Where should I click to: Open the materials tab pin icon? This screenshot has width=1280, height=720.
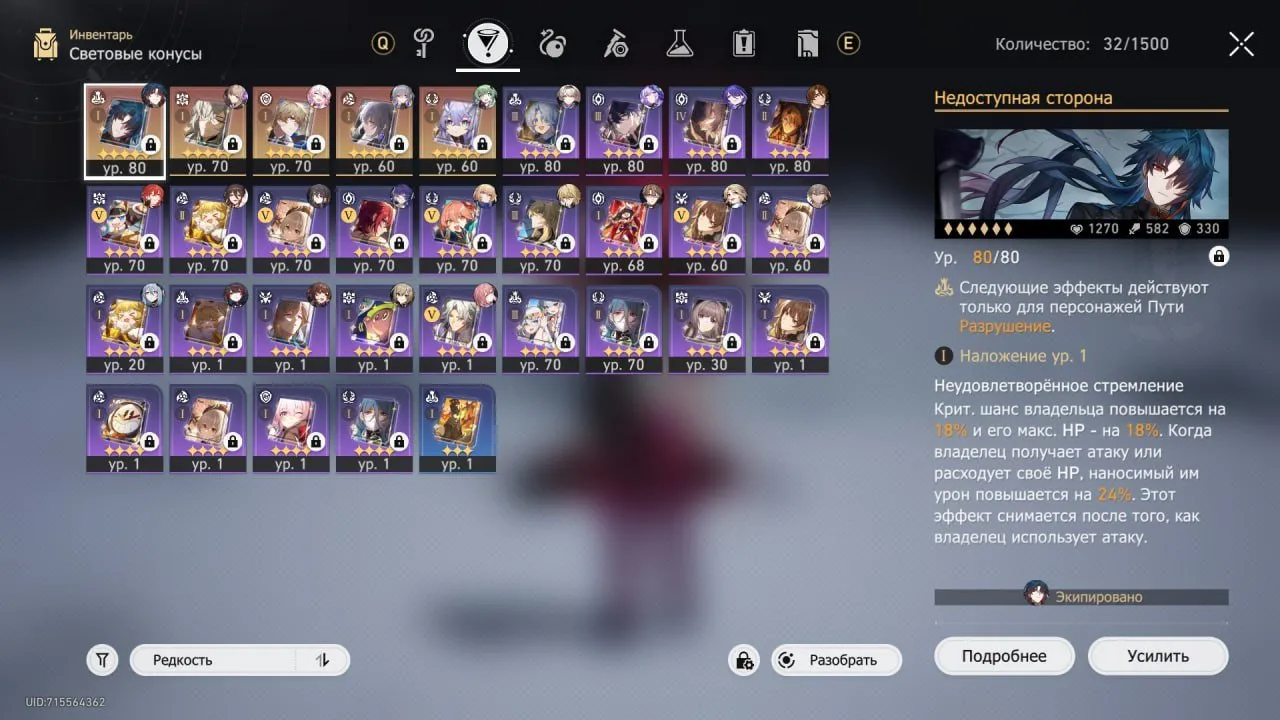[615, 43]
